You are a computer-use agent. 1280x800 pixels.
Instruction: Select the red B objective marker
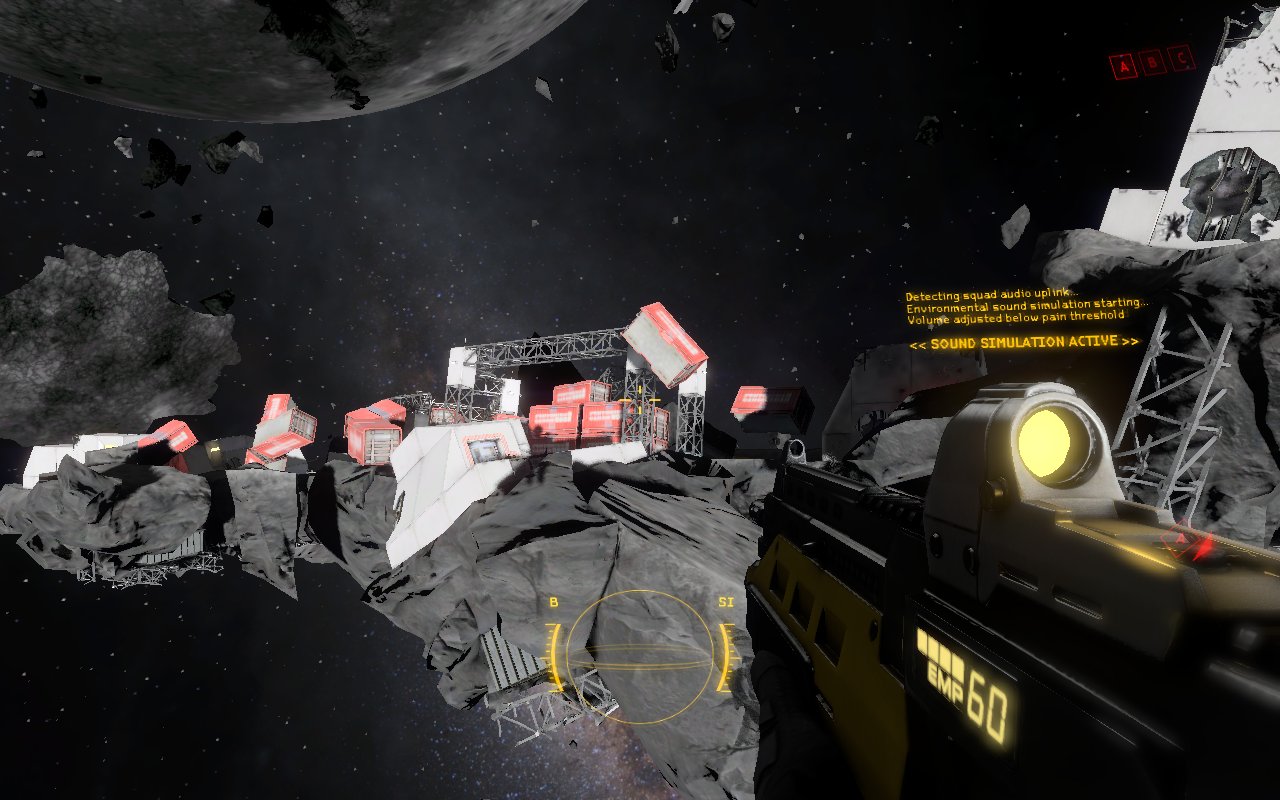tap(1154, 64)
